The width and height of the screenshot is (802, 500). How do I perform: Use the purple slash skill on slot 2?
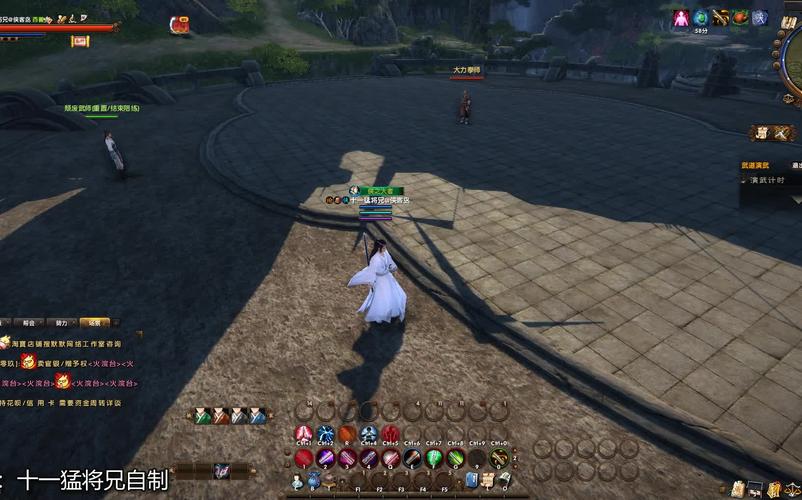(x=326, y=458)
